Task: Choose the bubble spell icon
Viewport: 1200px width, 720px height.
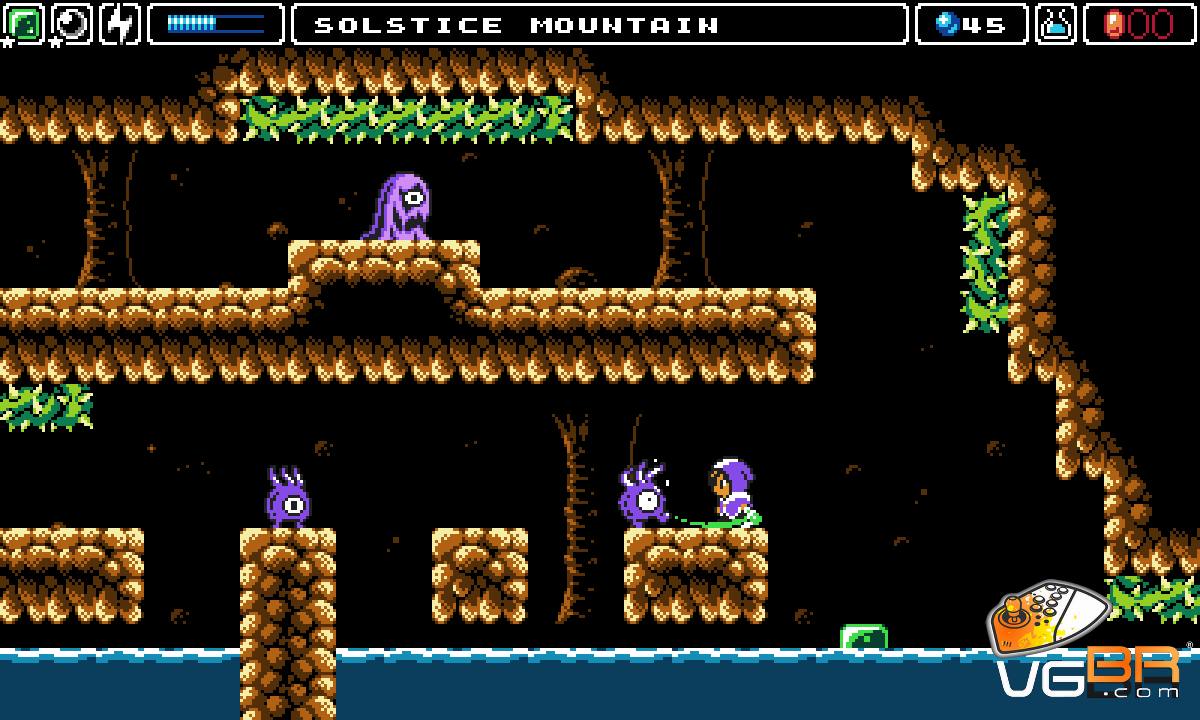Action: pos(71,24)
